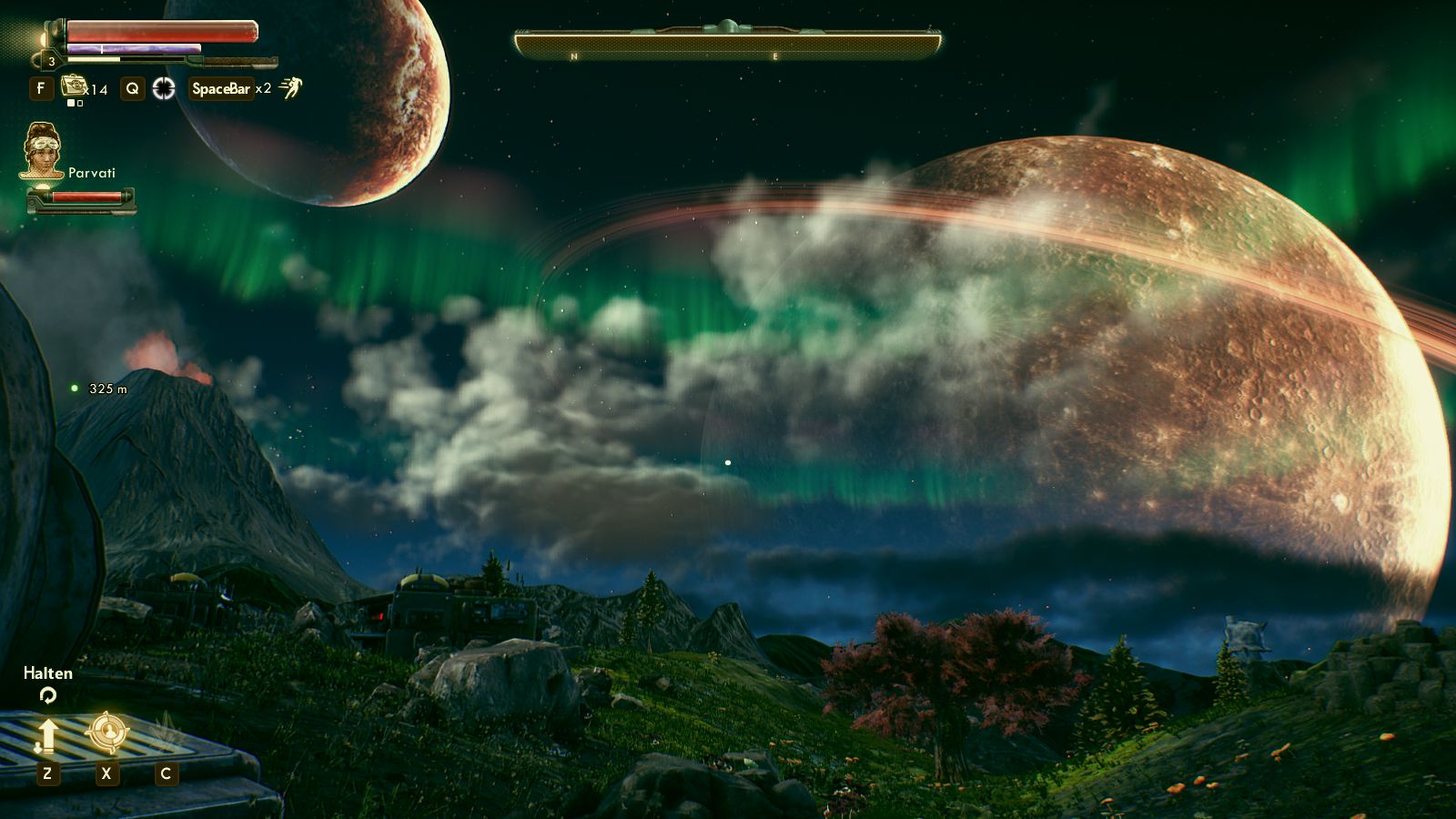Click the circular hold-position arrow below Halten
The height and width of the screenshot is (819, 1456).
click(47, 694)
